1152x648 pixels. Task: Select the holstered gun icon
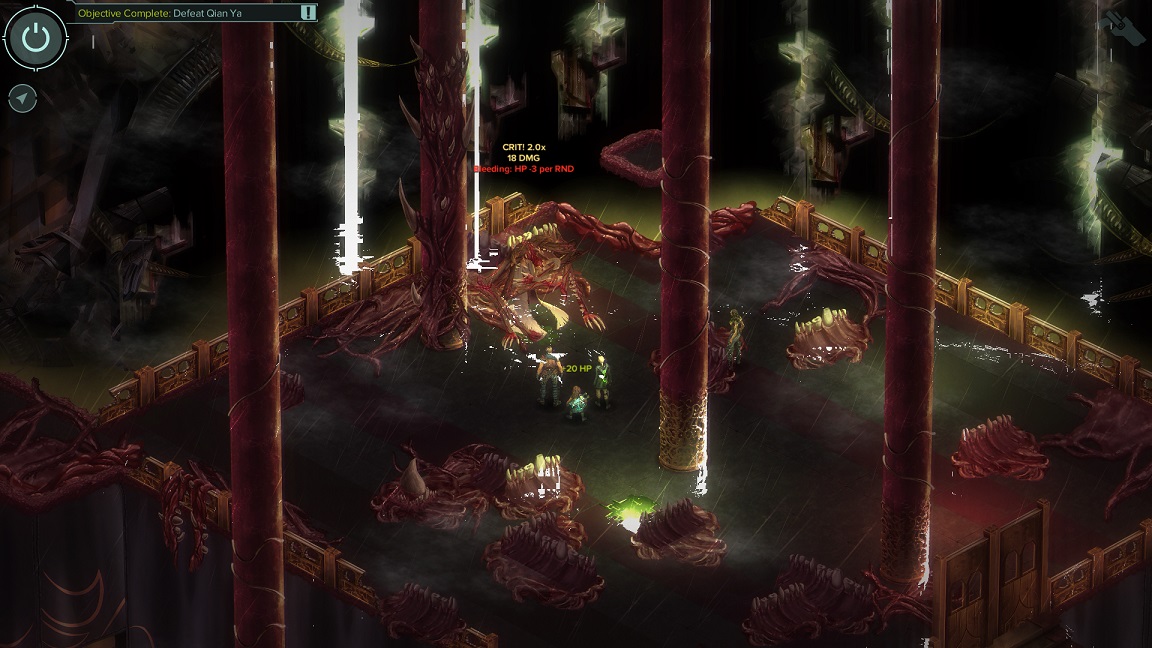pyautogui.click(x=1120, y=28)
